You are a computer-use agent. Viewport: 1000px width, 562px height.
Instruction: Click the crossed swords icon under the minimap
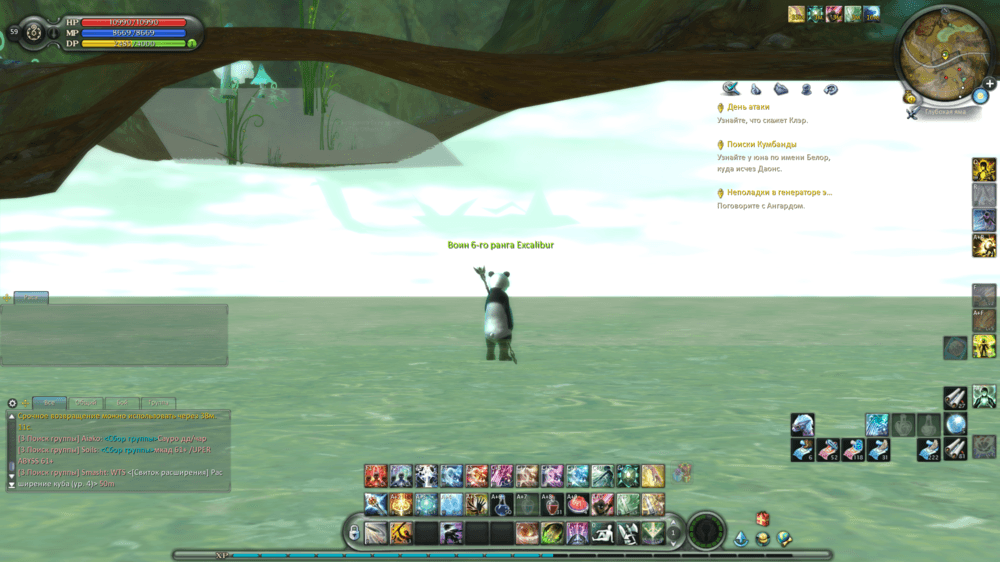click(913, 113)
